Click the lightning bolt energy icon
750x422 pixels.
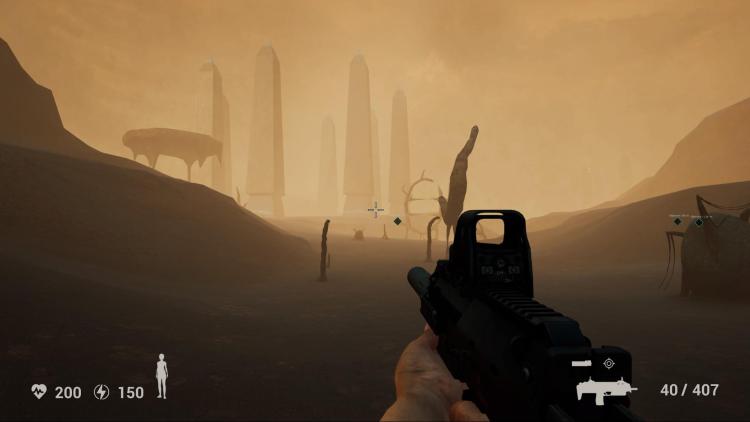(x=101, y=392)
